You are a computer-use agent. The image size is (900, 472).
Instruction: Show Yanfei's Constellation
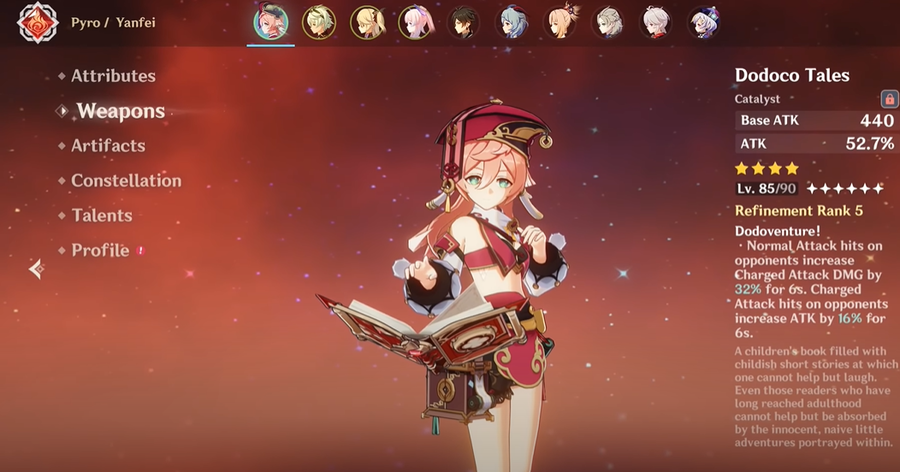[x=126, y=181]
